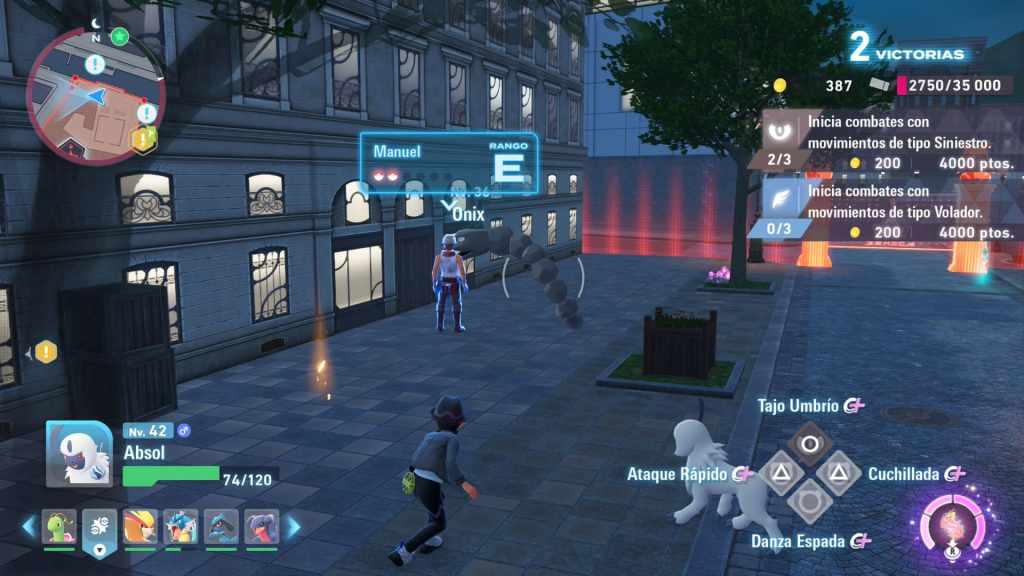Use the Cuchillada move
1024x576 pixels.
click(x=840, y=473)
